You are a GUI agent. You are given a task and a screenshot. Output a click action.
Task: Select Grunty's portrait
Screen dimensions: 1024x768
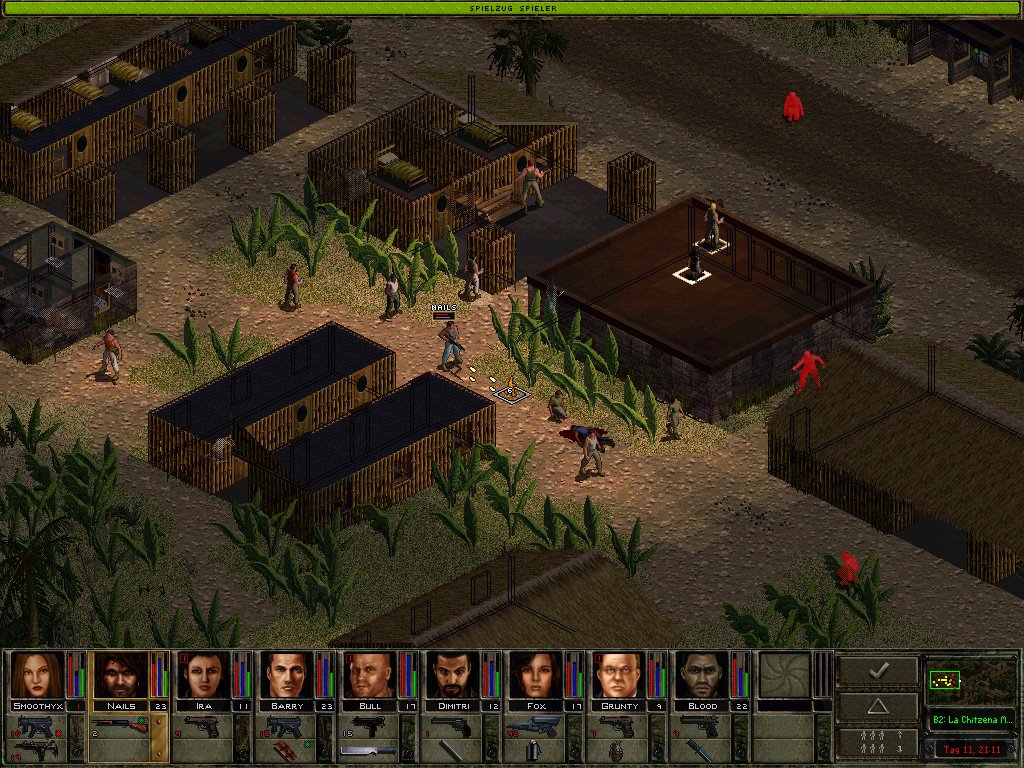coord(618,675)
